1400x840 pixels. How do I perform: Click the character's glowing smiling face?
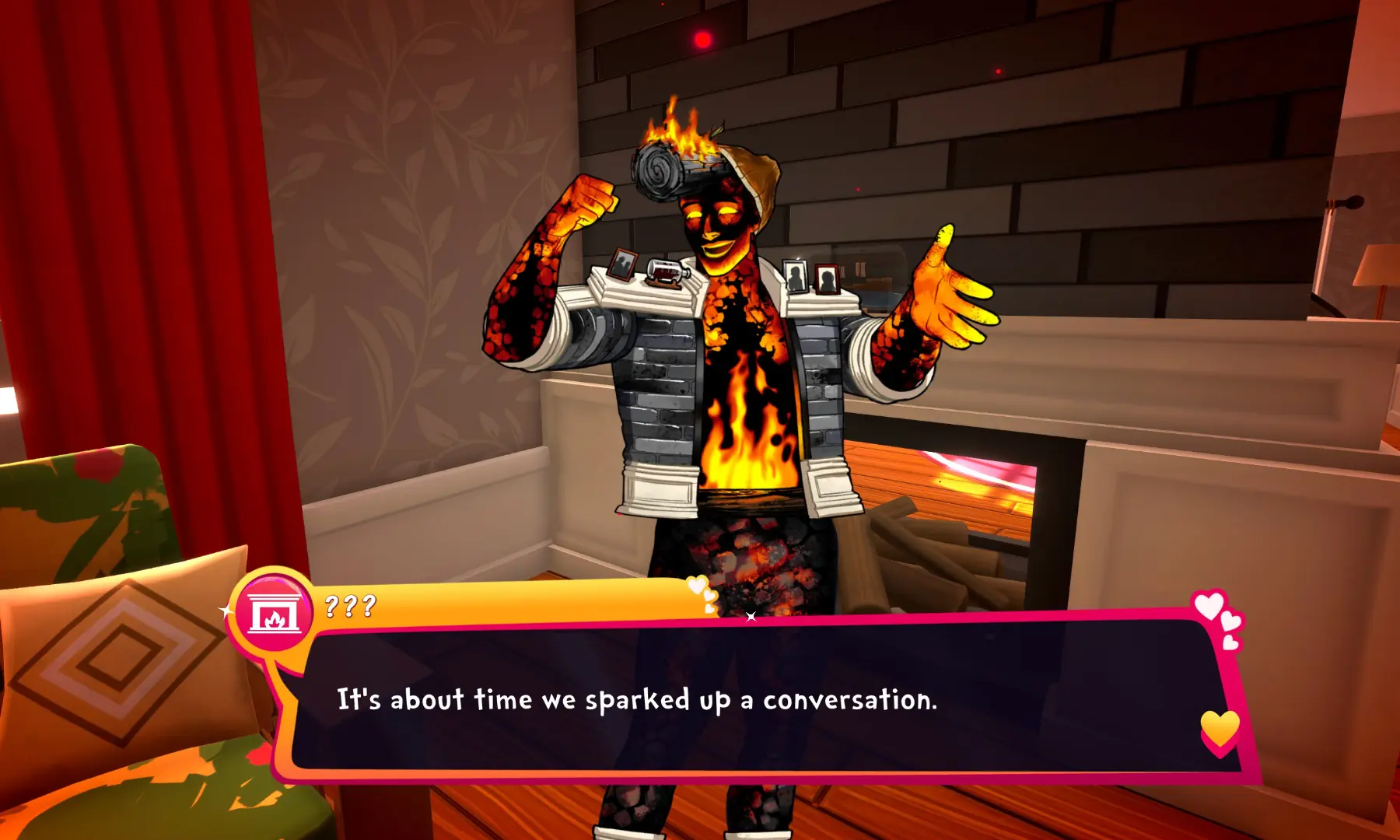(716, 226)
